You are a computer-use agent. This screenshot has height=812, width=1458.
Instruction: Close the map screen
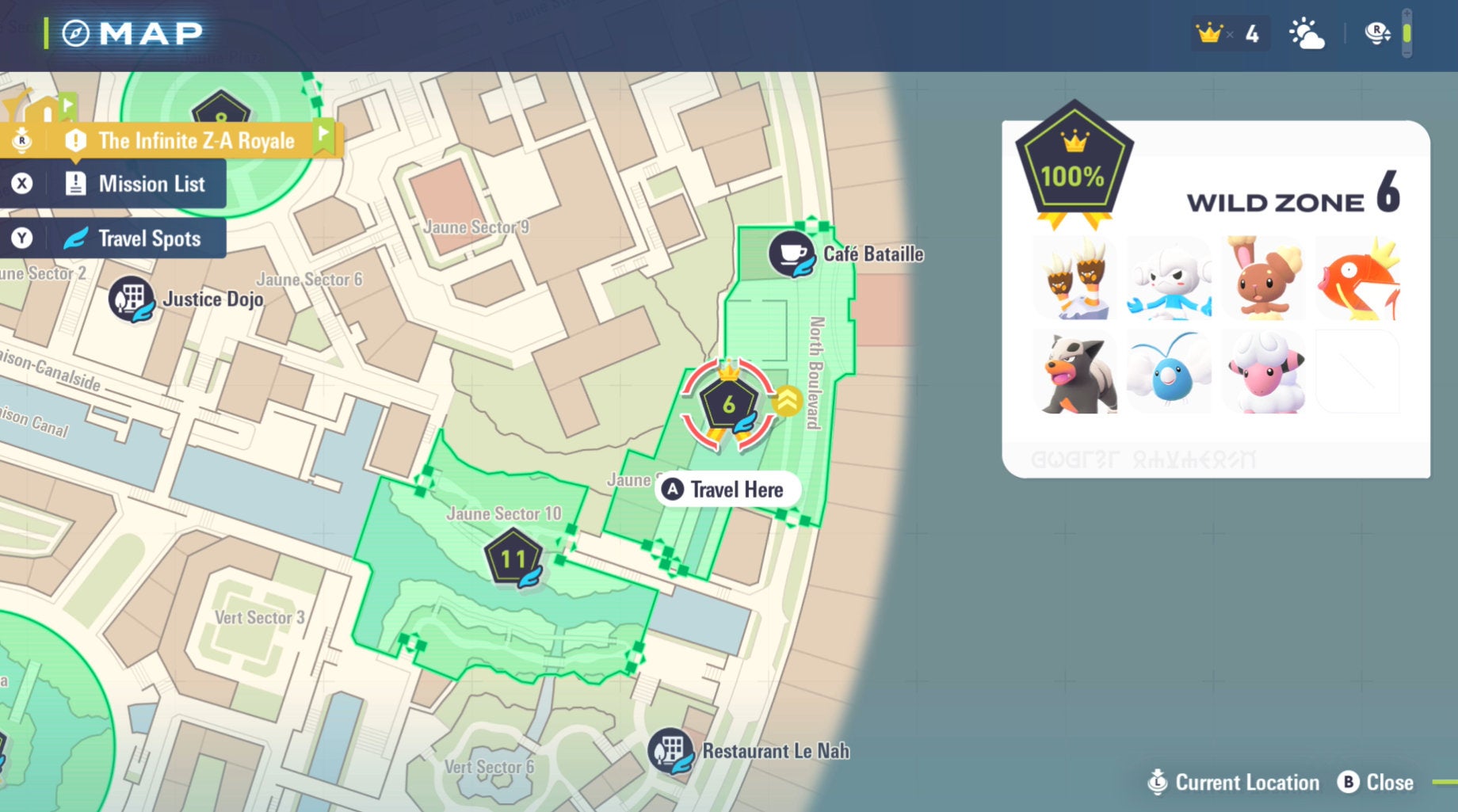click(1376, 782)
